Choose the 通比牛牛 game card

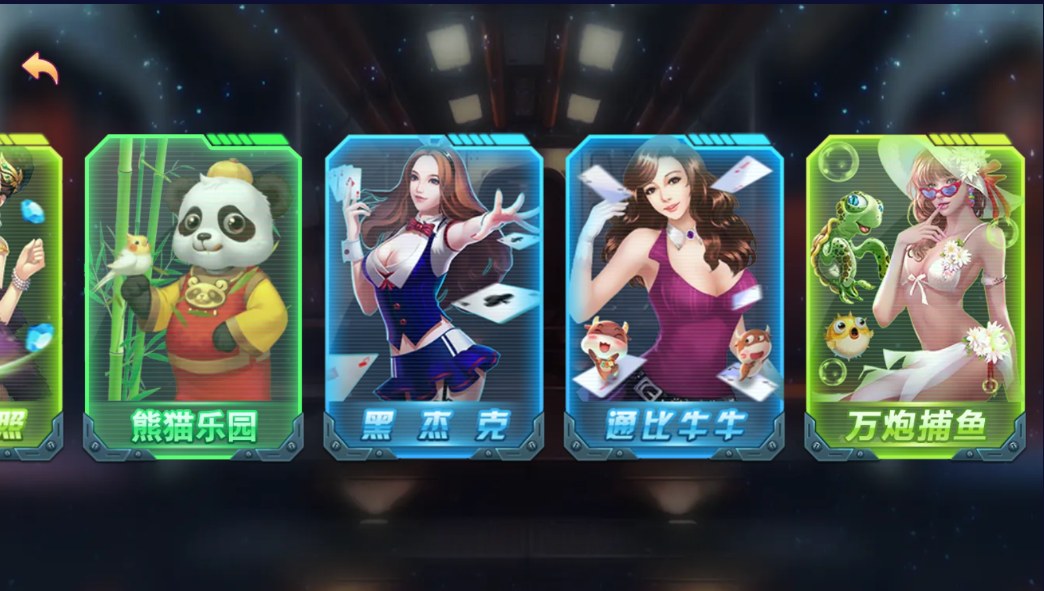click(x=675, y=296)
